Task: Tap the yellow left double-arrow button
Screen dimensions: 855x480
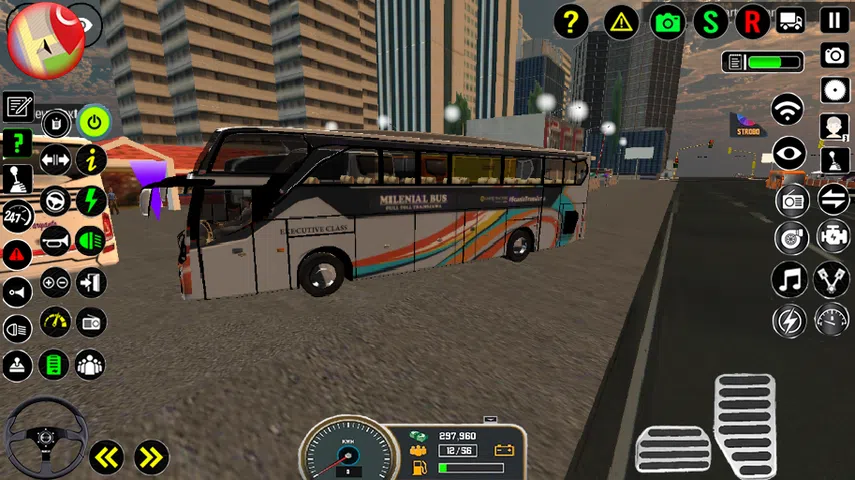Action: [106, 457]
